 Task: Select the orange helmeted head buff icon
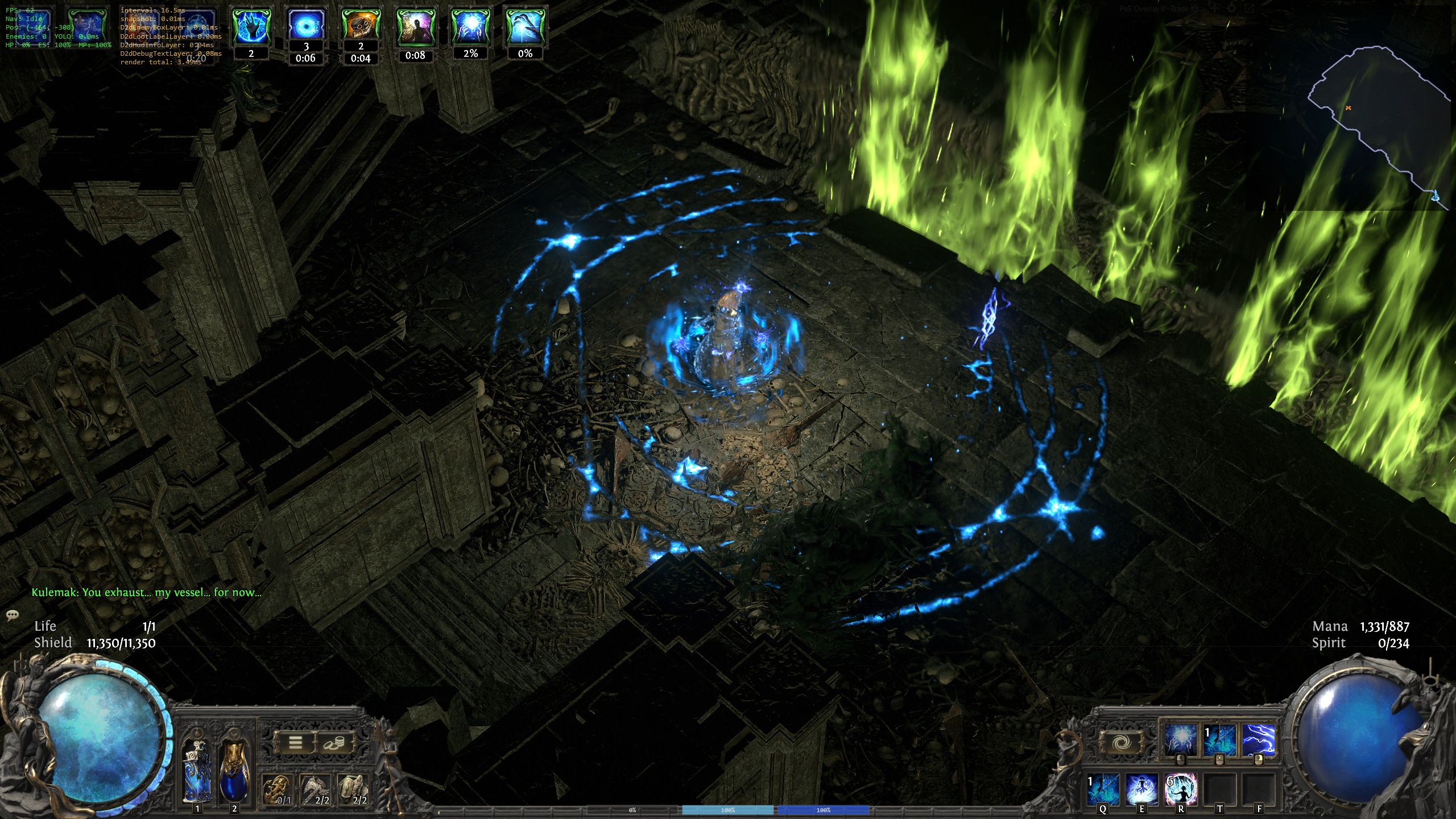361,25
